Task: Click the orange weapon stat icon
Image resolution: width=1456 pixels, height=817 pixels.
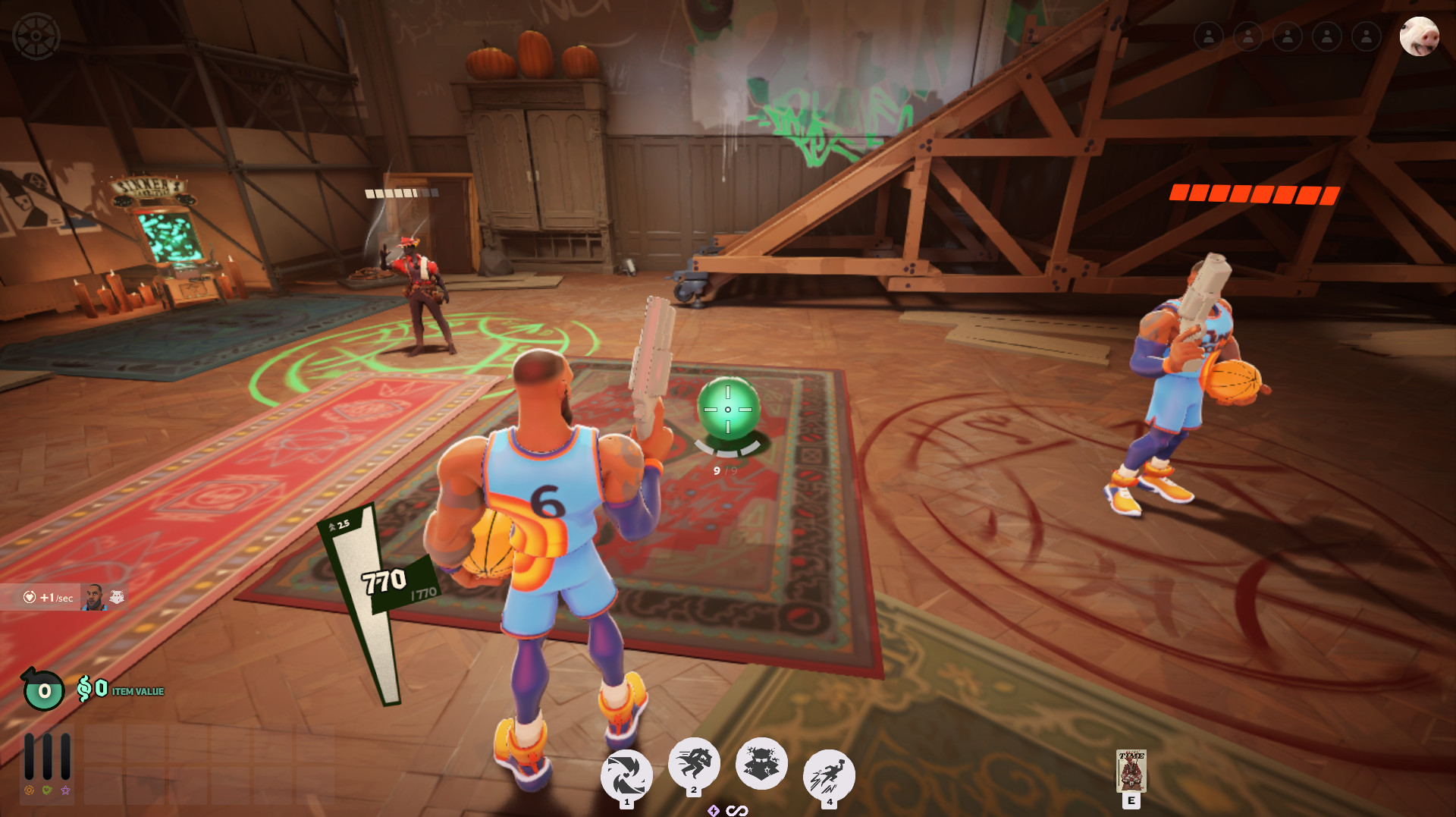Action: tap(29, 790)
